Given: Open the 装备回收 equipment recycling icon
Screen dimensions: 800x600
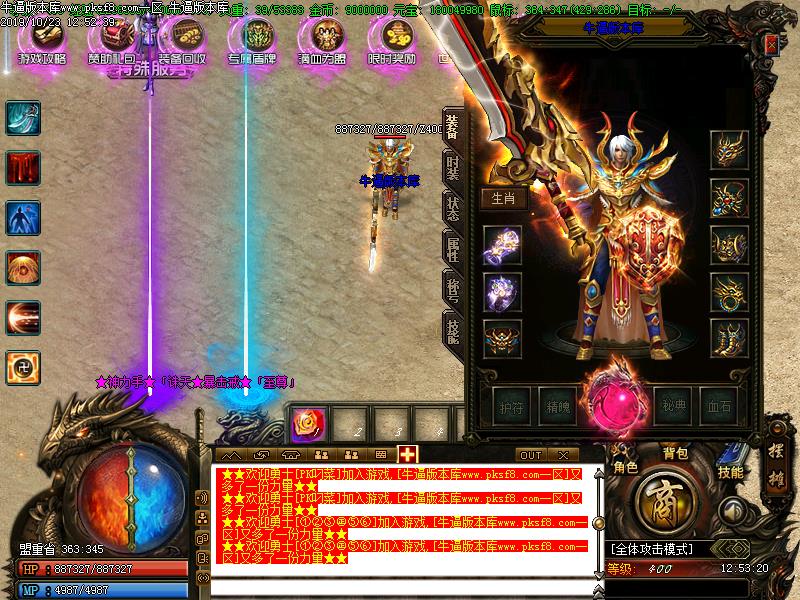Looking at the screenshot, I should [182, 40].
